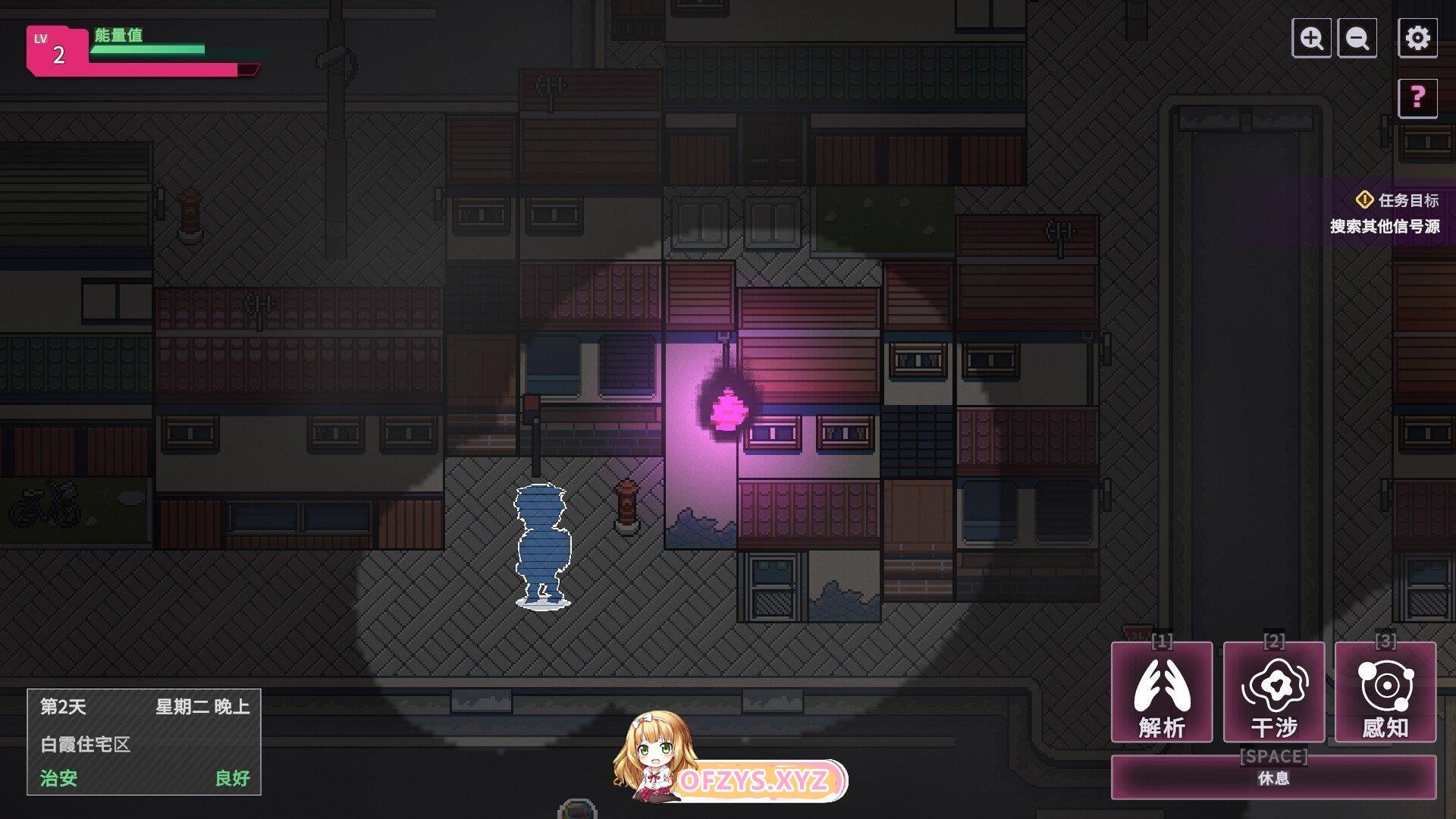Open help with the question mark button
Image resolution: width=1456 pixels, height=819 pixels.
tap(1417, 98)
